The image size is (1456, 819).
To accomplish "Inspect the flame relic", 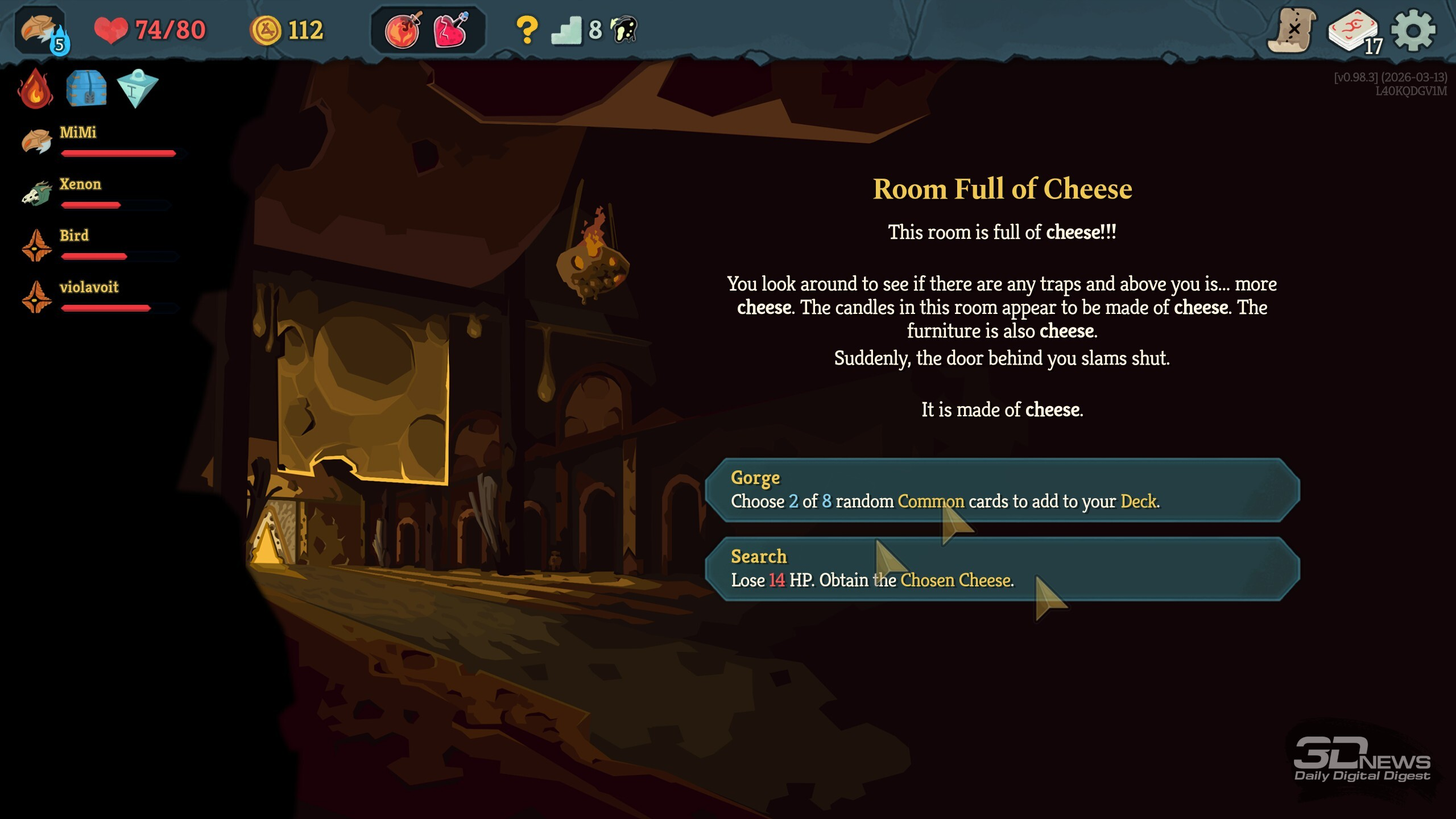I will coord(35,89).
